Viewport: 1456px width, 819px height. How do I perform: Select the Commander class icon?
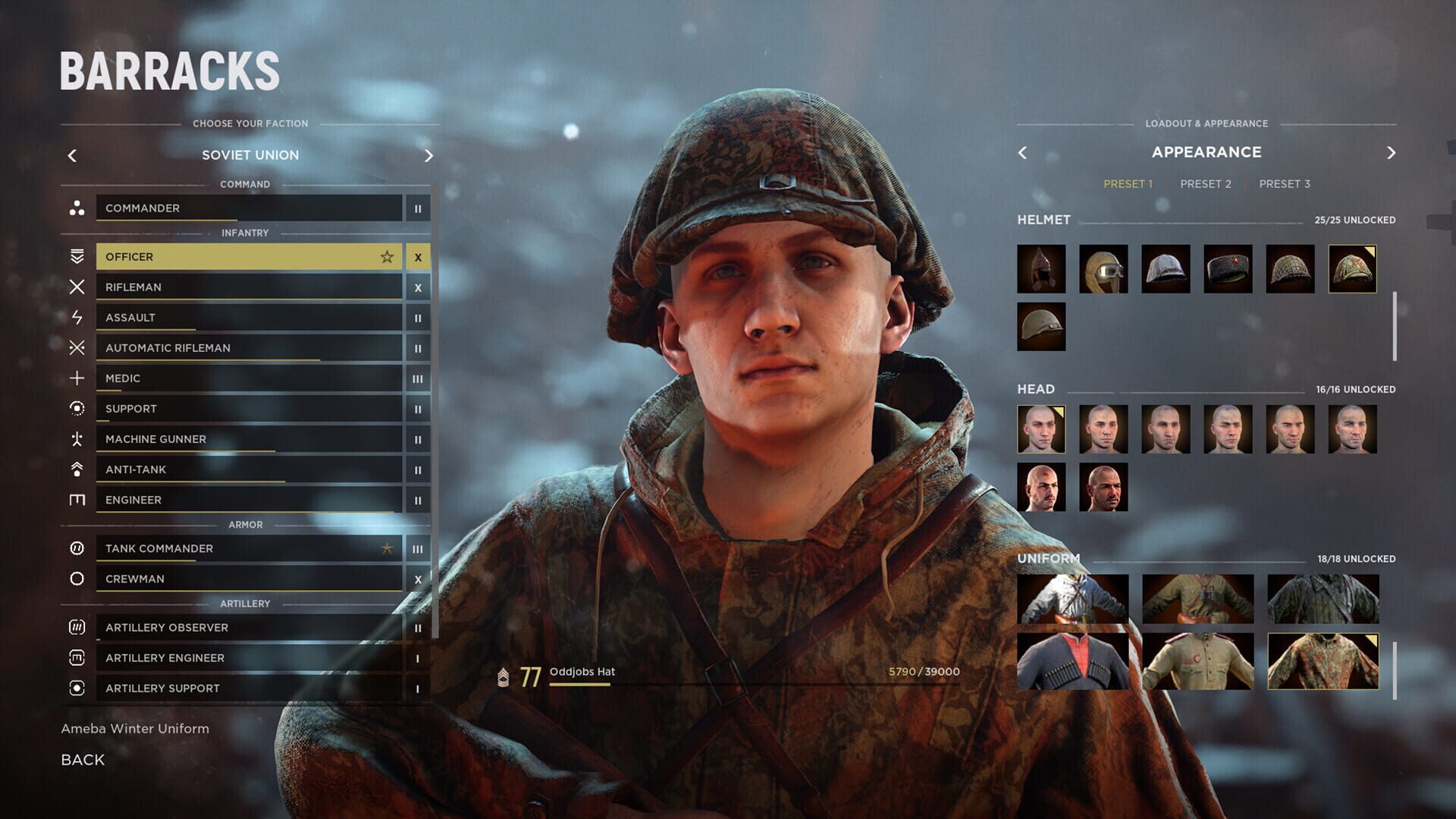tap(76, 209)
